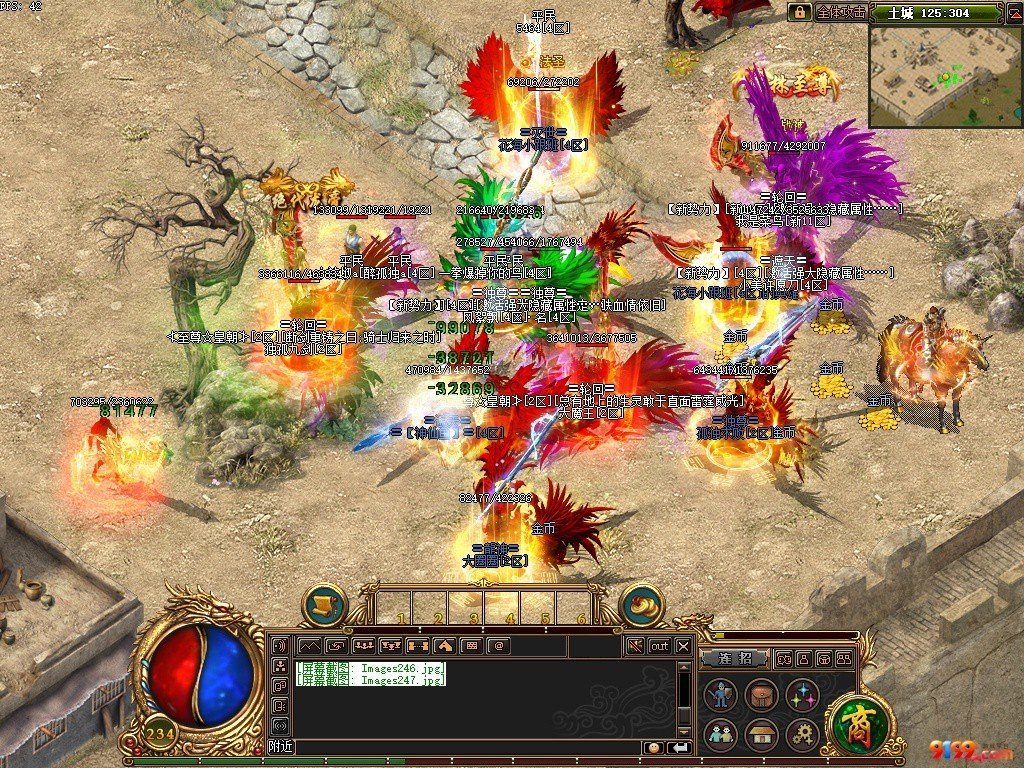Open the scroll icon beside the hotbar
Image resolution: width=1024 pixels, height=768 pixels.
click(324, 604)
